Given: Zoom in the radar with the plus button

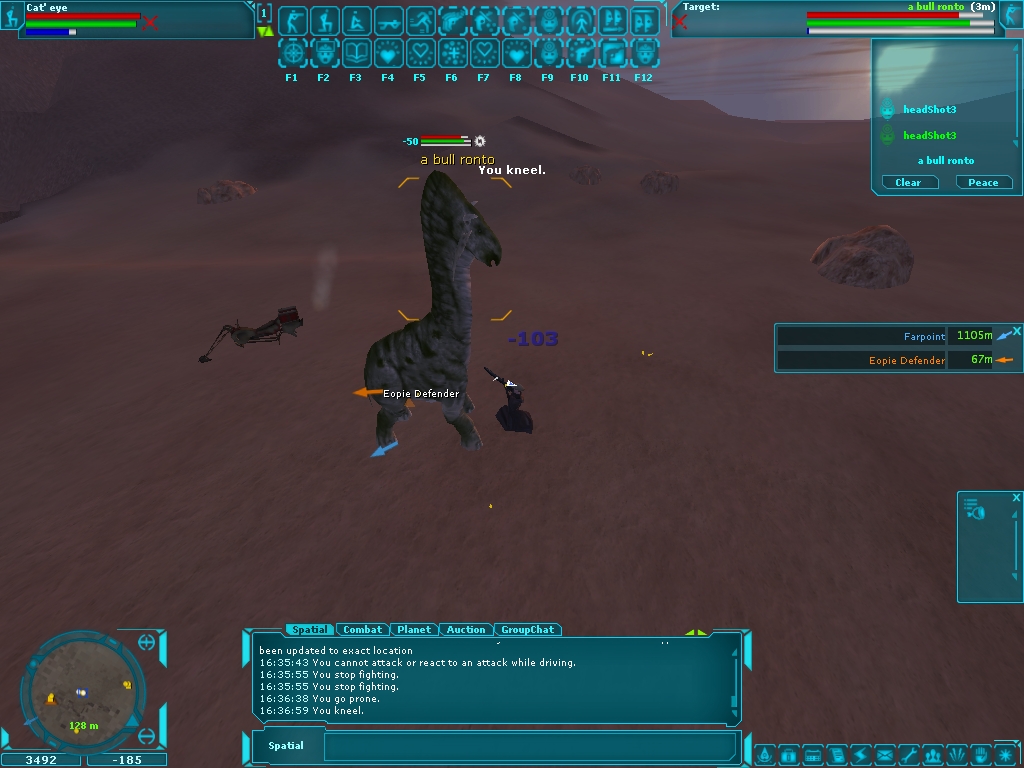Looking at the screenshot, I should click(147, 642).
